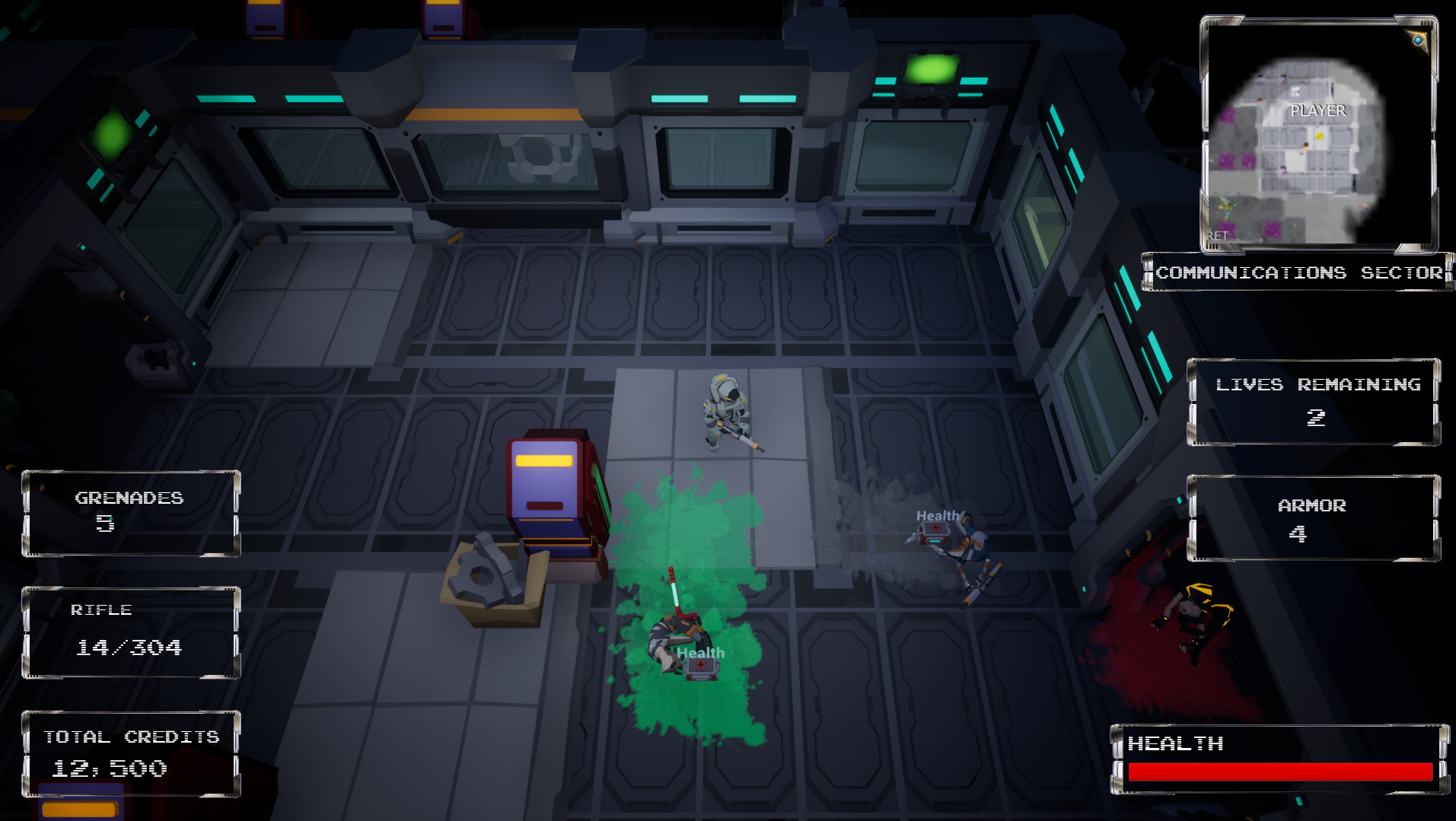Select the yellow PLAYER marker on minimap
The image size is (1456, 821).
tap(1320, 135)
